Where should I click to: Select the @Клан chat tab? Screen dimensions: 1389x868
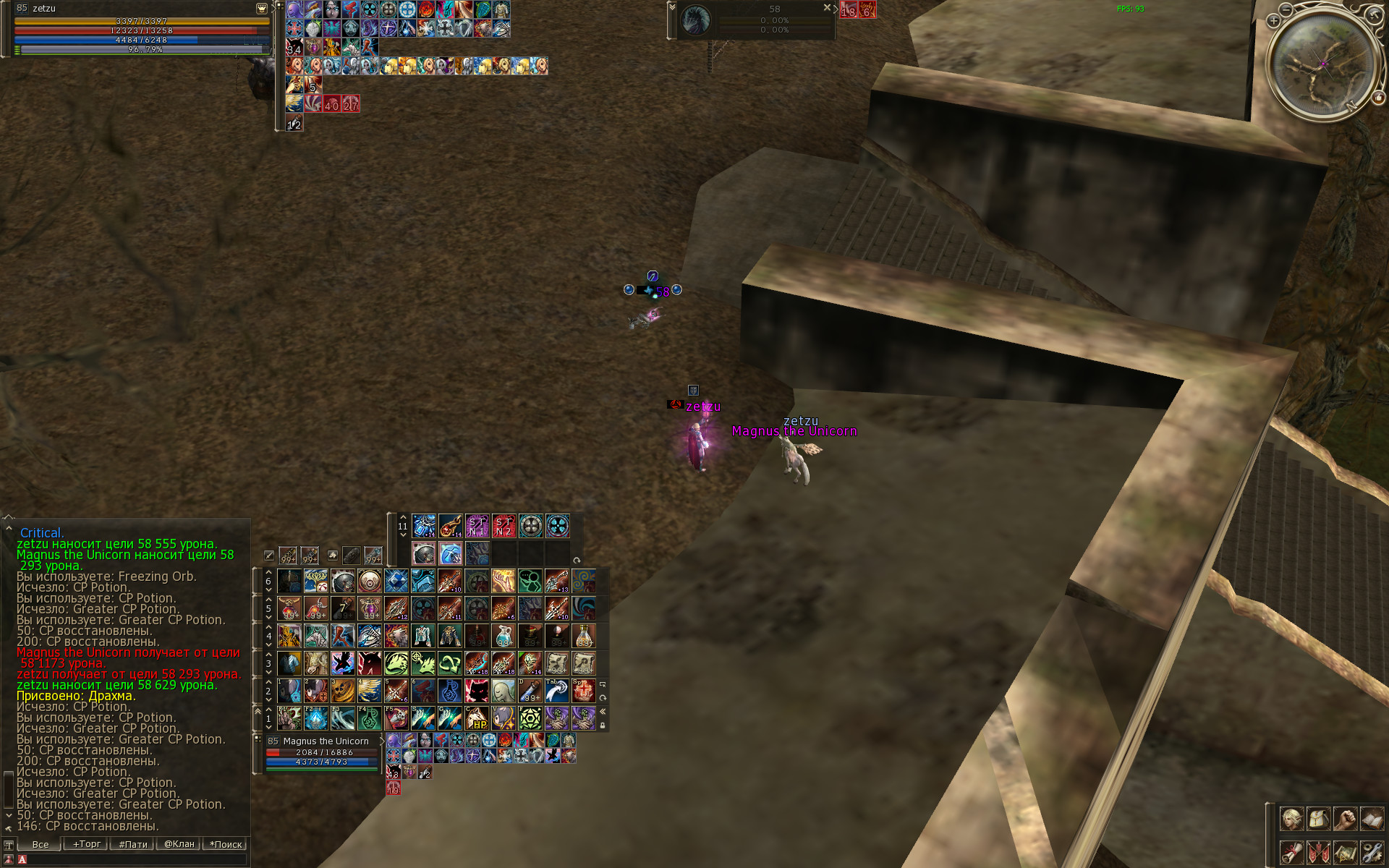179,844
